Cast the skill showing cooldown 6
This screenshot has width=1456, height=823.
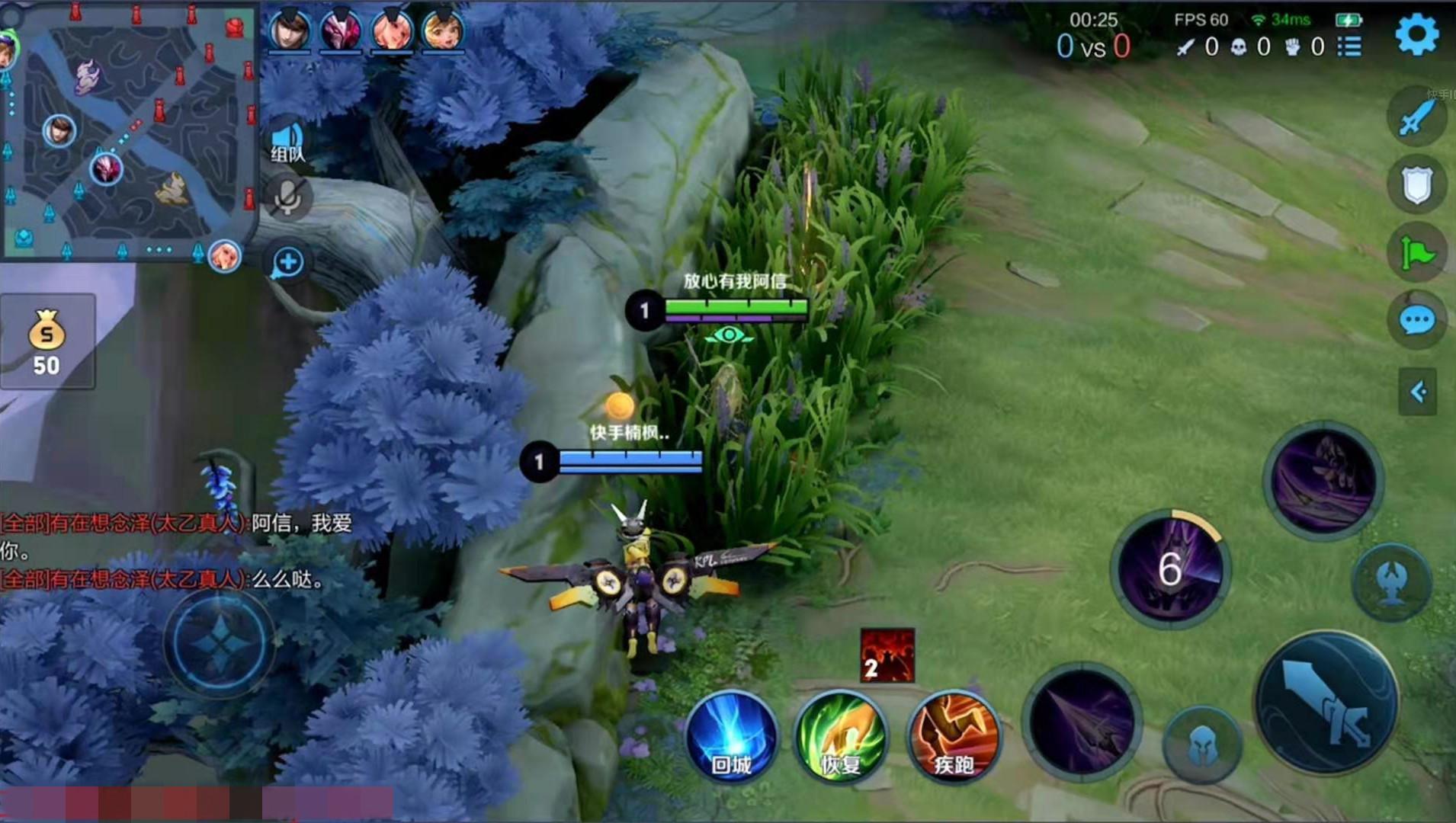pyautogui.click(x=1169, y=568)
